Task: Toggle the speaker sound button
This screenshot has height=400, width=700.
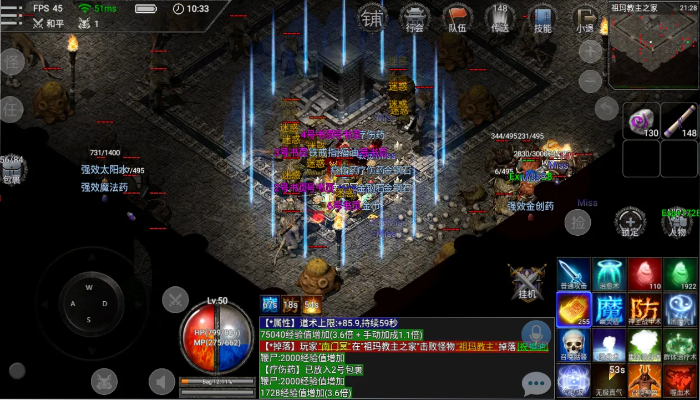Action: pos(162,381)
